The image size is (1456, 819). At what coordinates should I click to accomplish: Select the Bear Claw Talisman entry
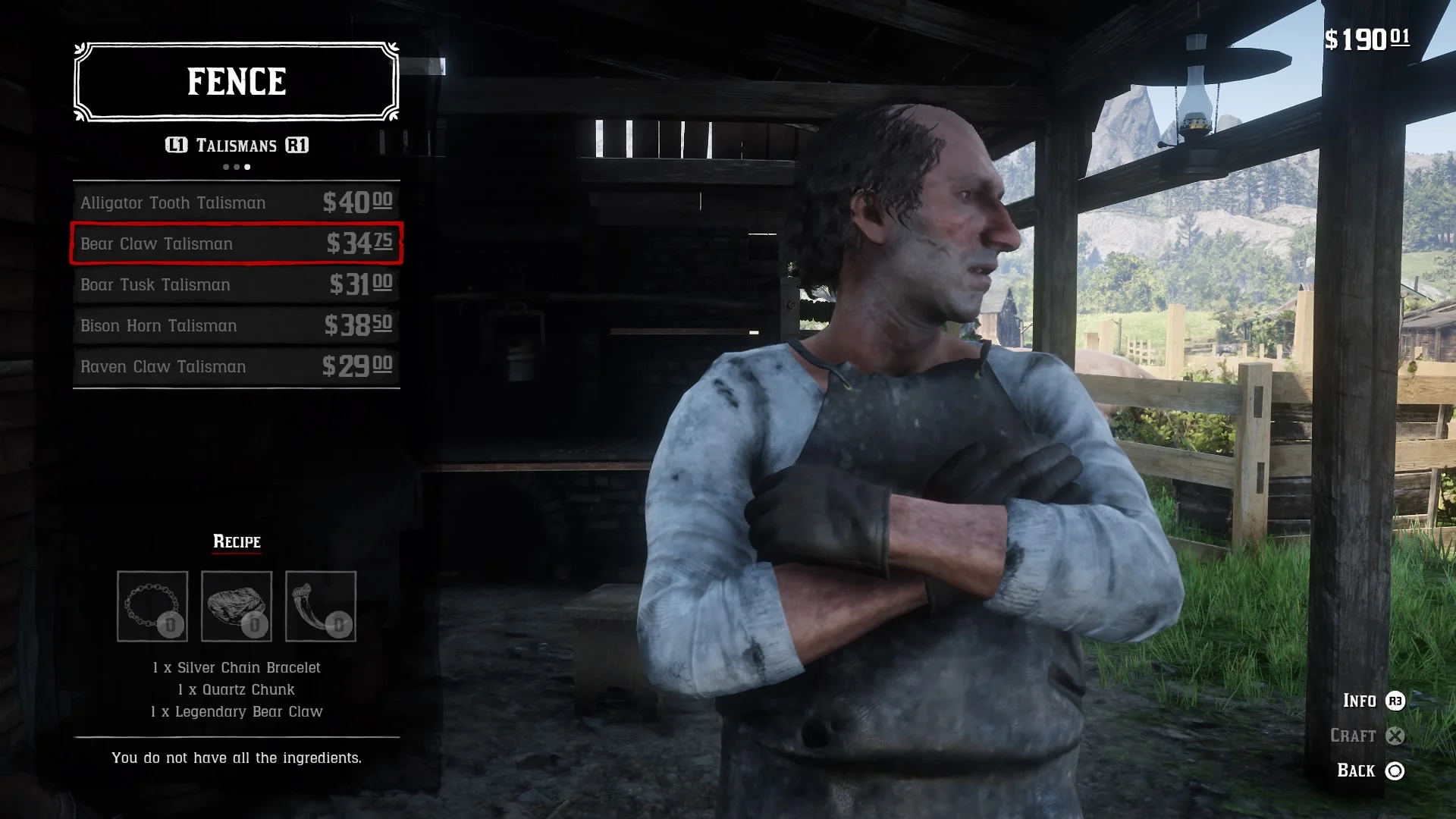pyautogui.click(x=235, y=243)
